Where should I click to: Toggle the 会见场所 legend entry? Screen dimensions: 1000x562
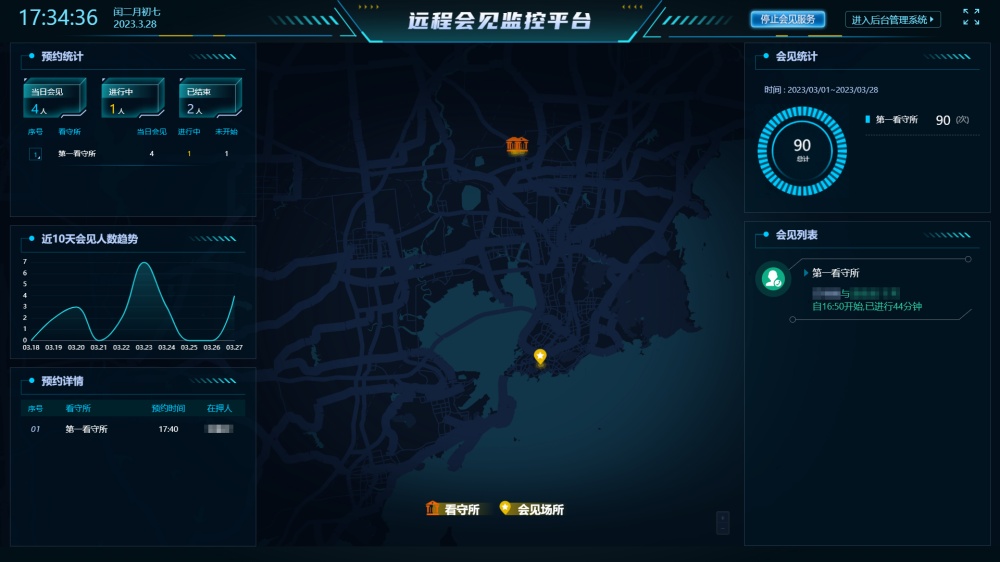point(531,509)
